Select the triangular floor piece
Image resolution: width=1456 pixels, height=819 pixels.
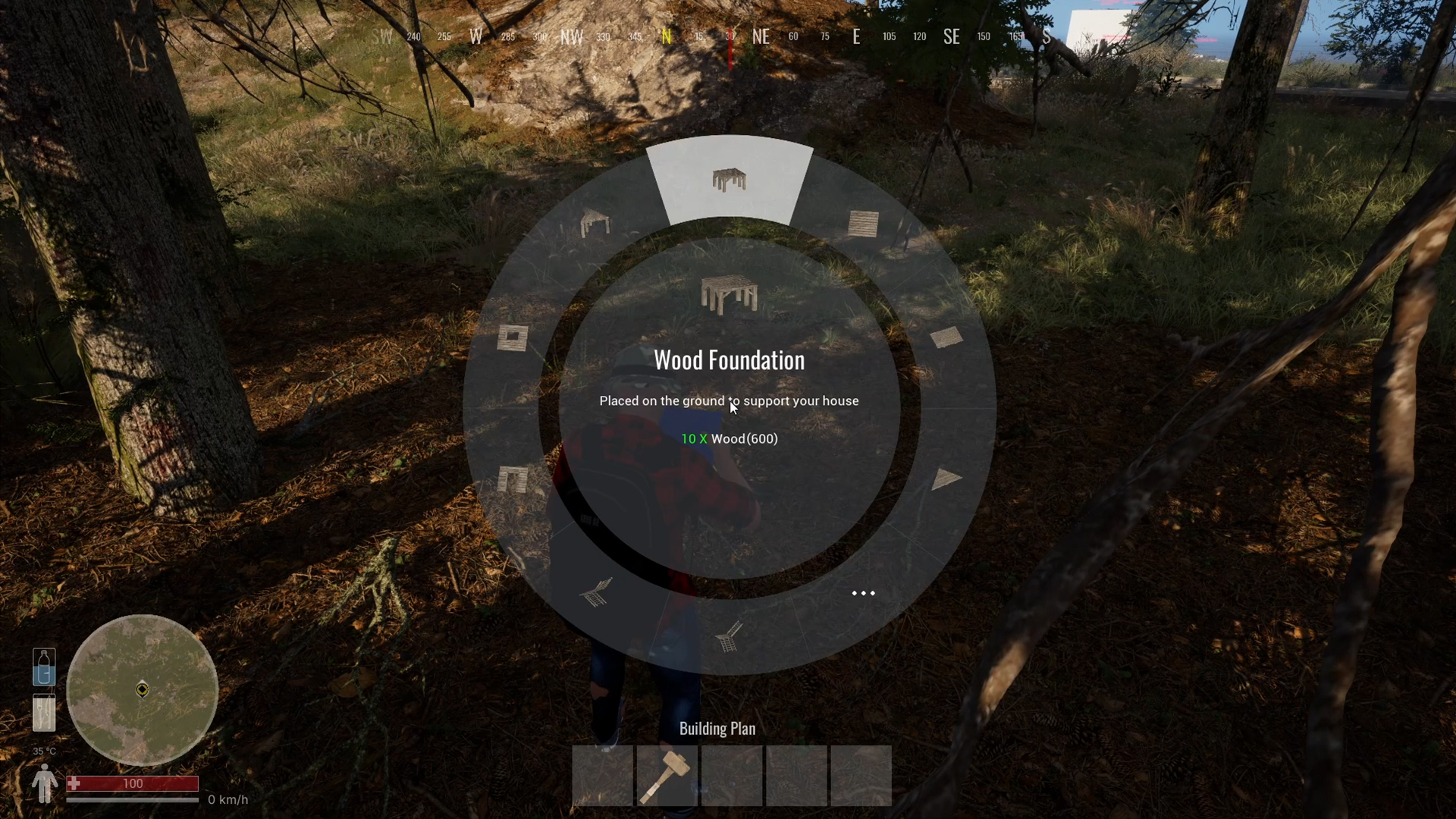[946, 479]
